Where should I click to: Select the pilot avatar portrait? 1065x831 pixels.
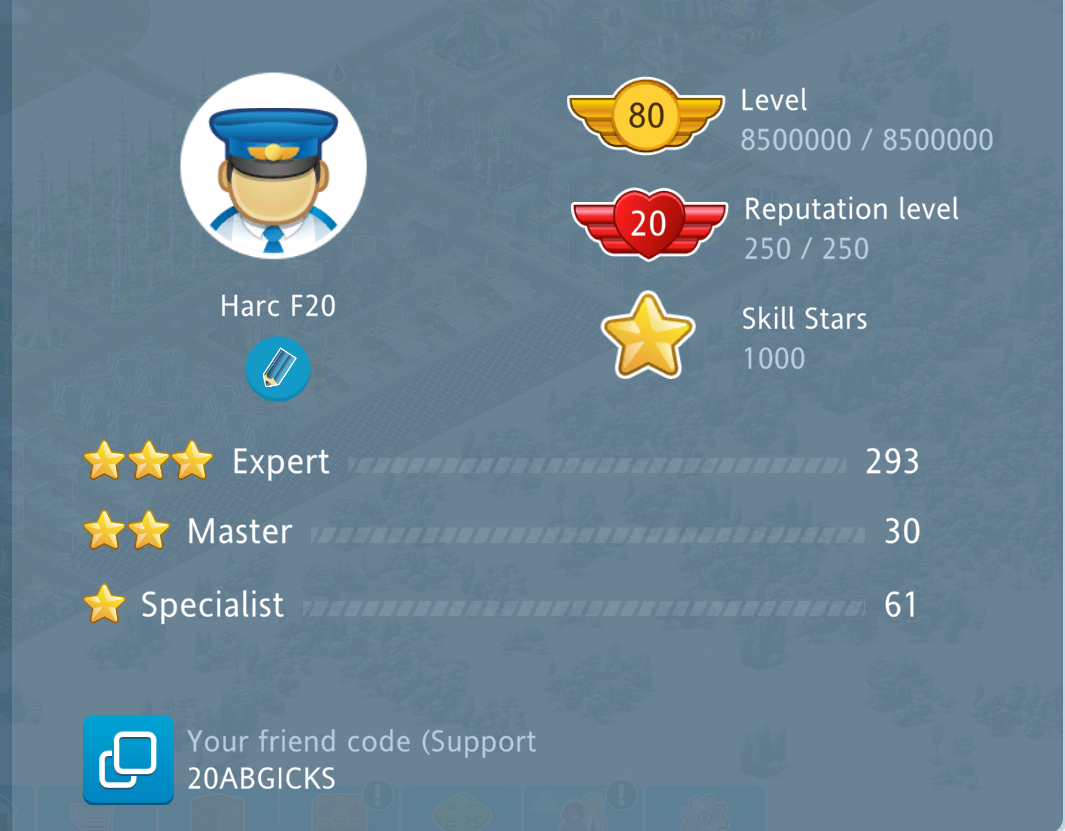pyautogui.click(x=273, y=166)
